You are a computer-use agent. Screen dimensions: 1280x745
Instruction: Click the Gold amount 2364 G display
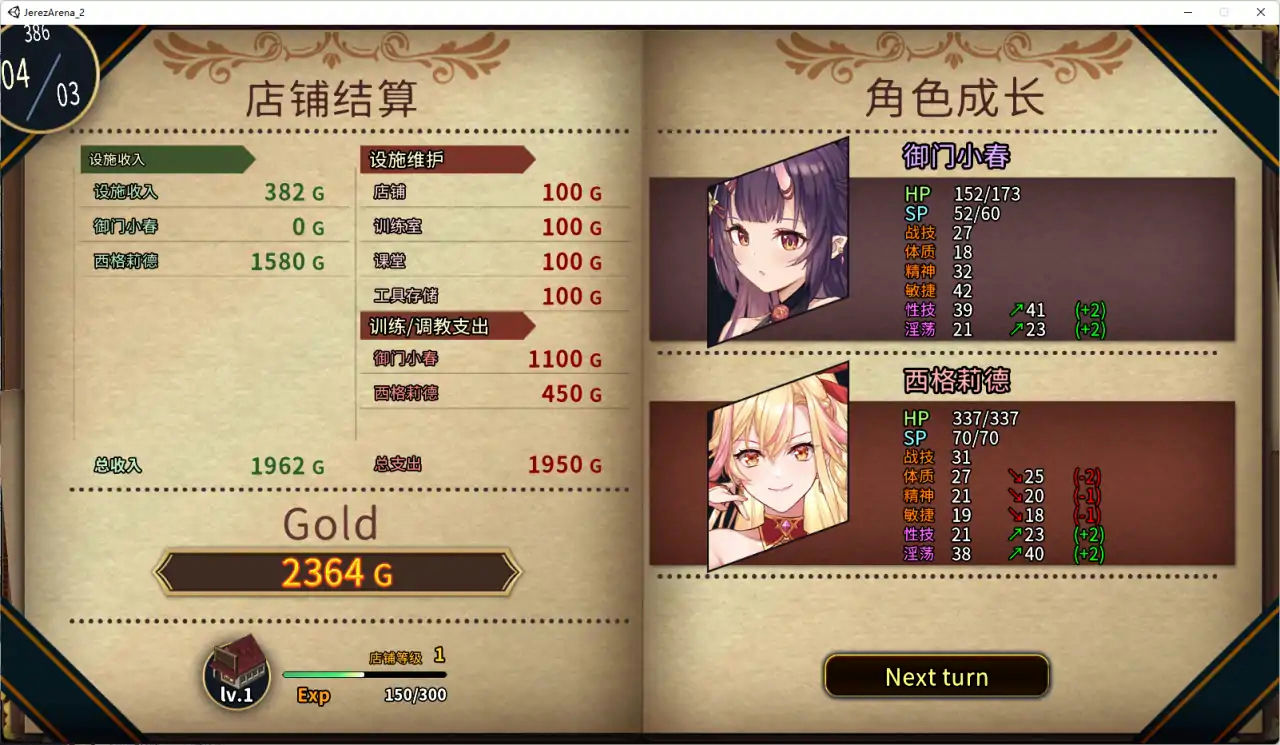pos(338,573)
